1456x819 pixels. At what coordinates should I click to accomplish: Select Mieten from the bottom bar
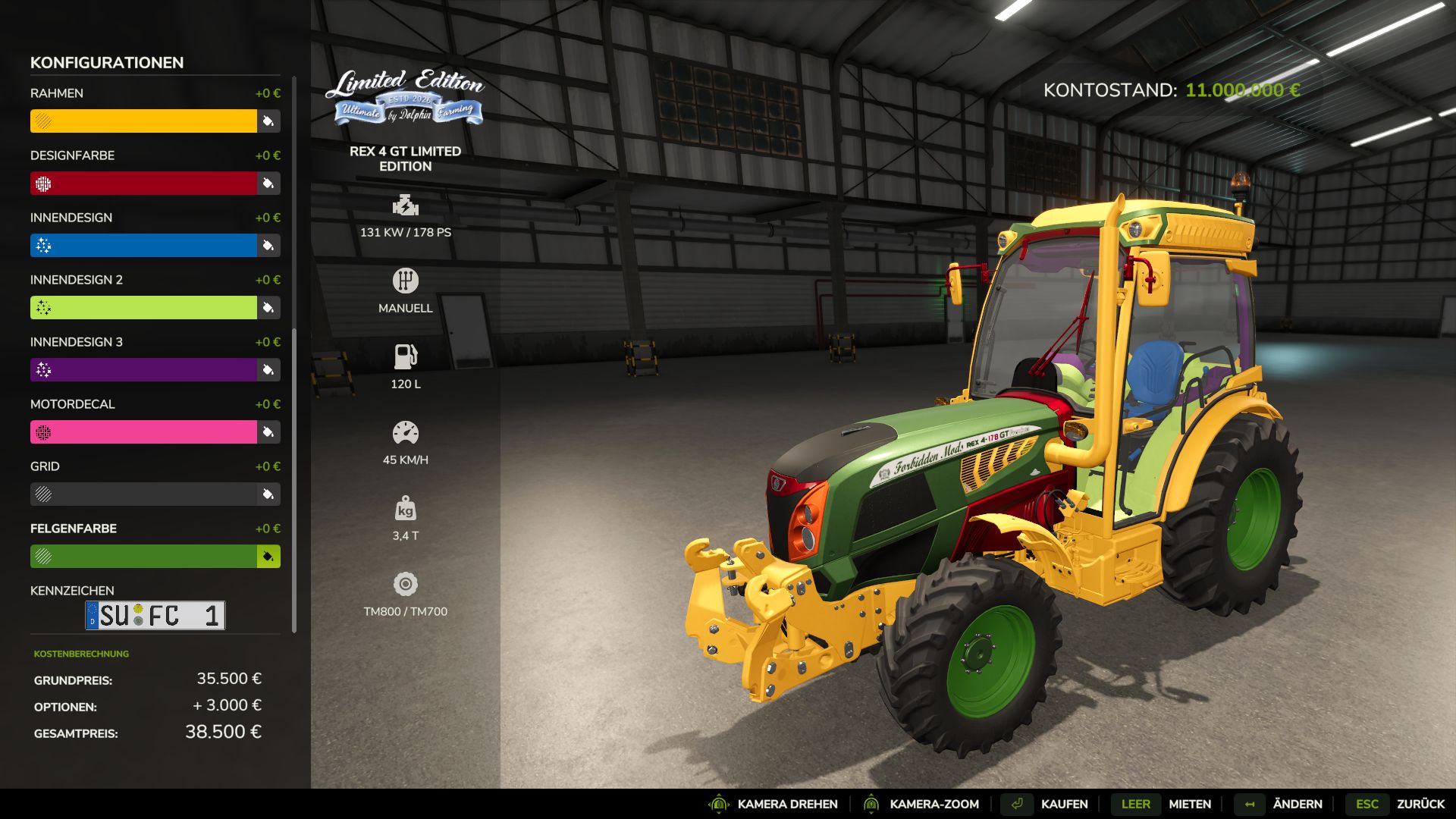[x=1188, y=804]
